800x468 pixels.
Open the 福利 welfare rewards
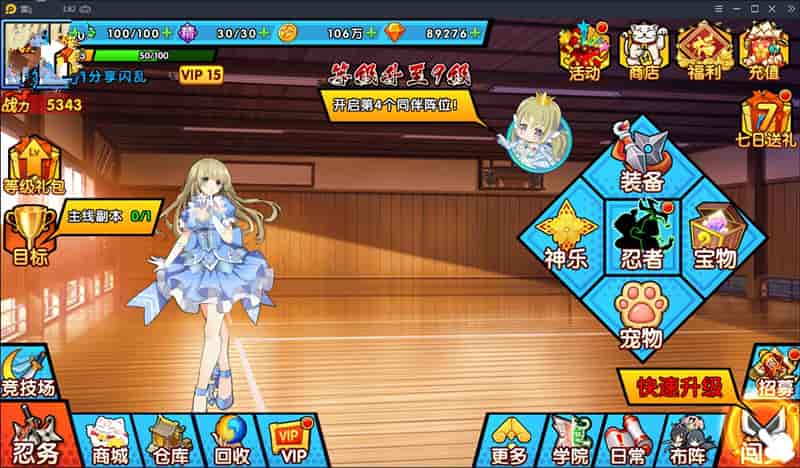coord(704,52)
